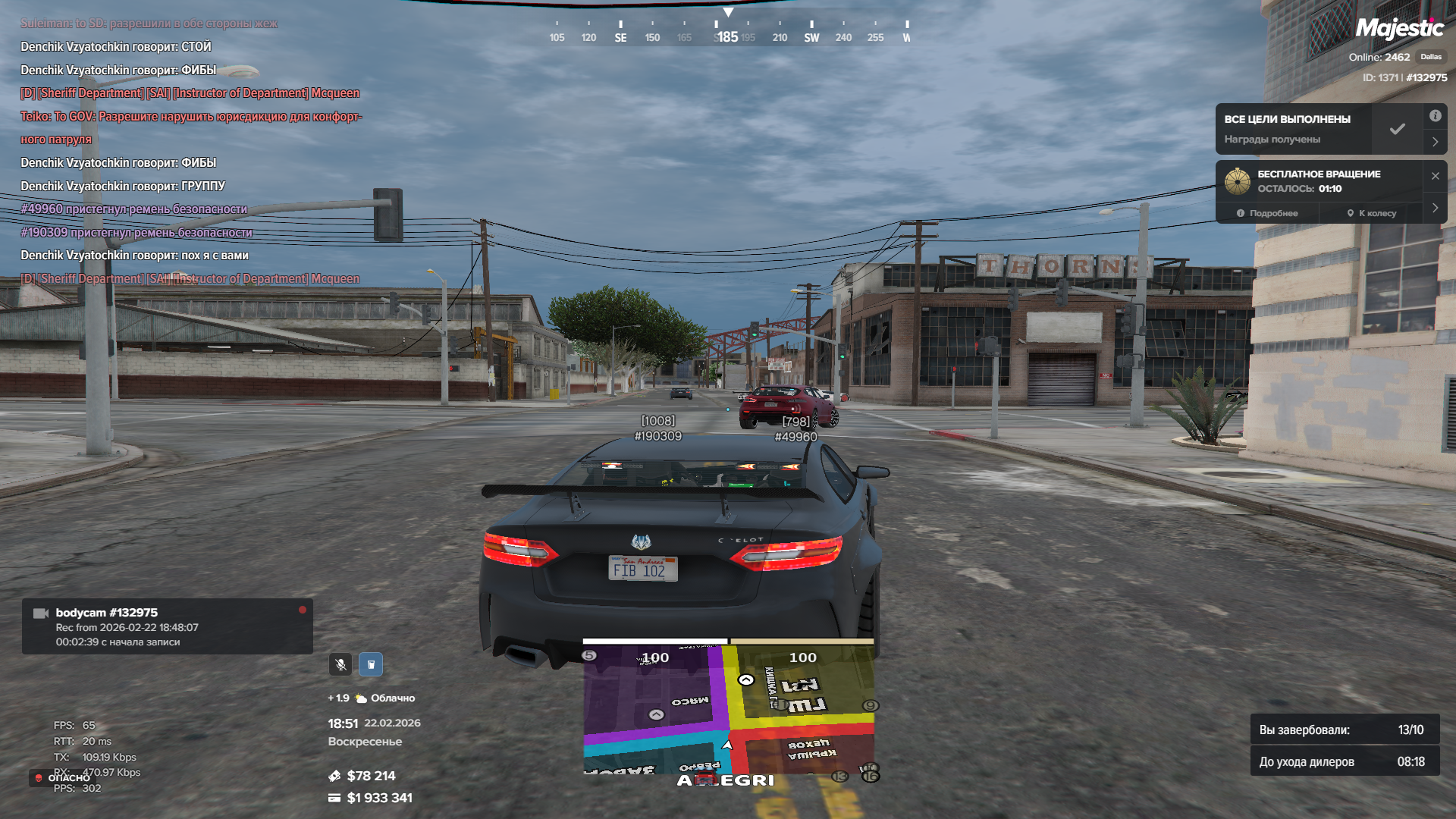Image resolution: width=1456 pixels, height=819 pixels.
Task: Expand the completed goals panel arrow
Action: click(x=1435, y=142)
